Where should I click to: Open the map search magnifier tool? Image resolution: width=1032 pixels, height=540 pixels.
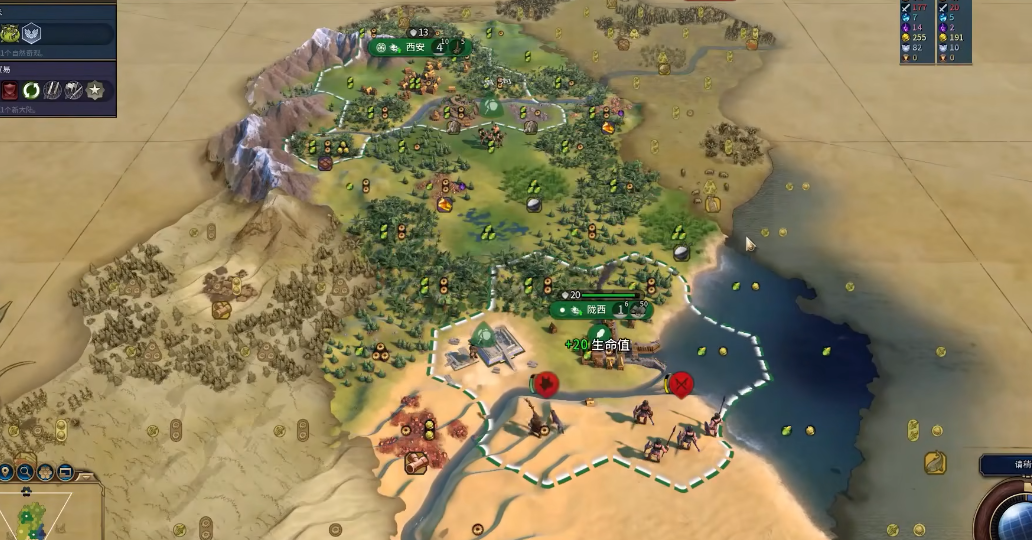[x=25, y=472]
